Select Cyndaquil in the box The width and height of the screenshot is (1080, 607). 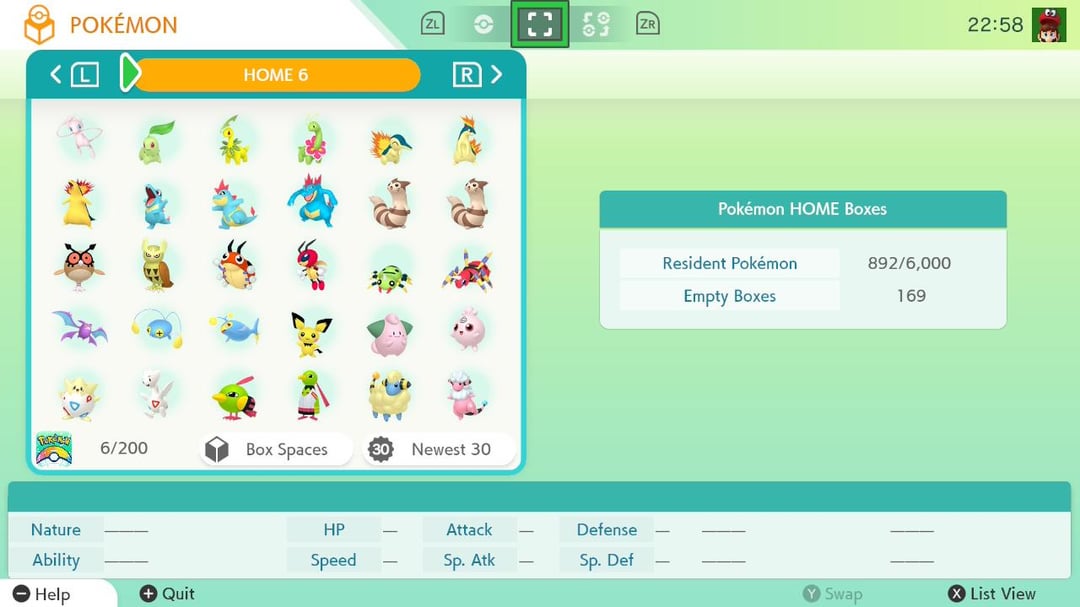389,141
